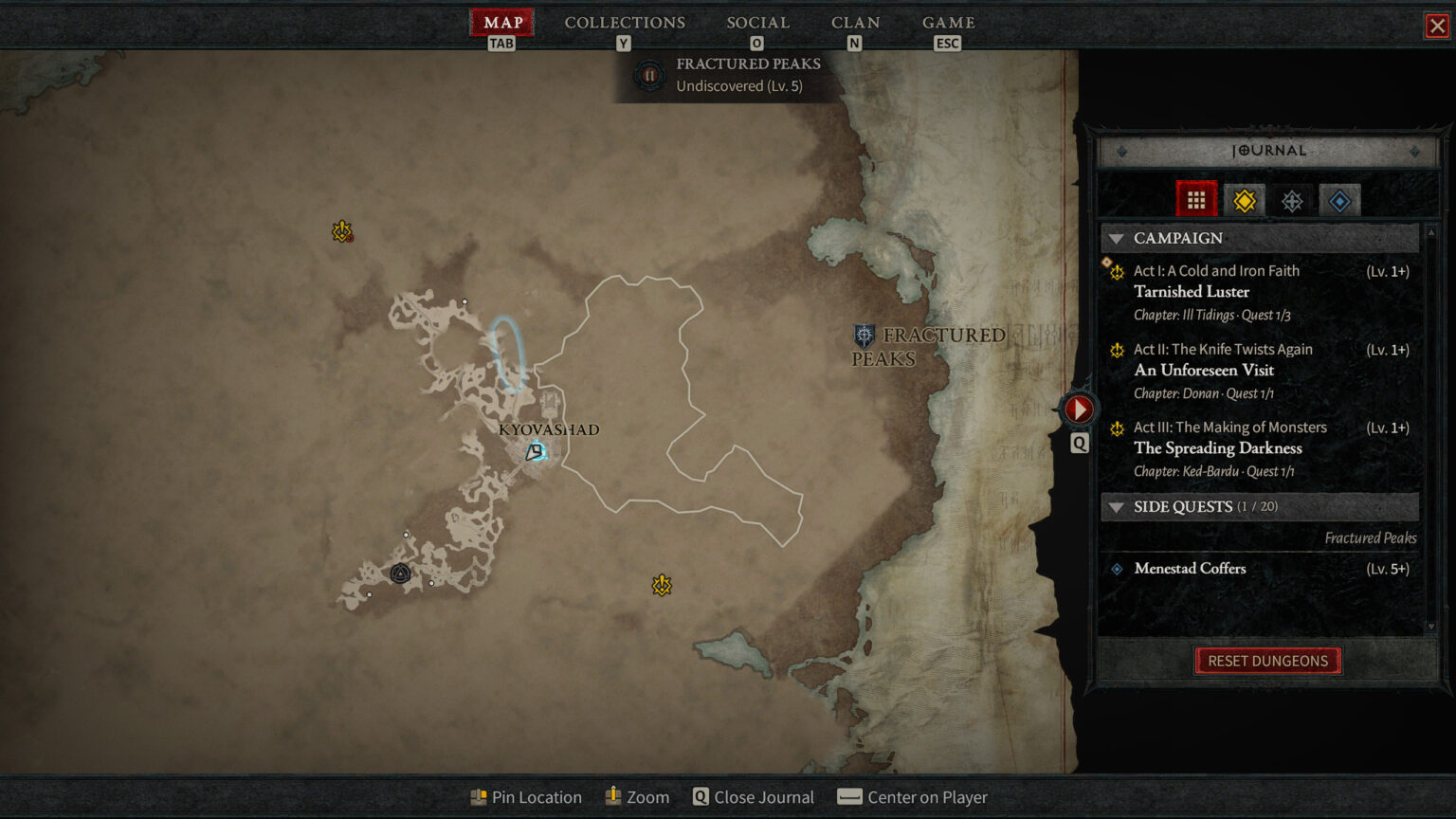Collapse the SIDE QUESTS section

point(1116,507)
